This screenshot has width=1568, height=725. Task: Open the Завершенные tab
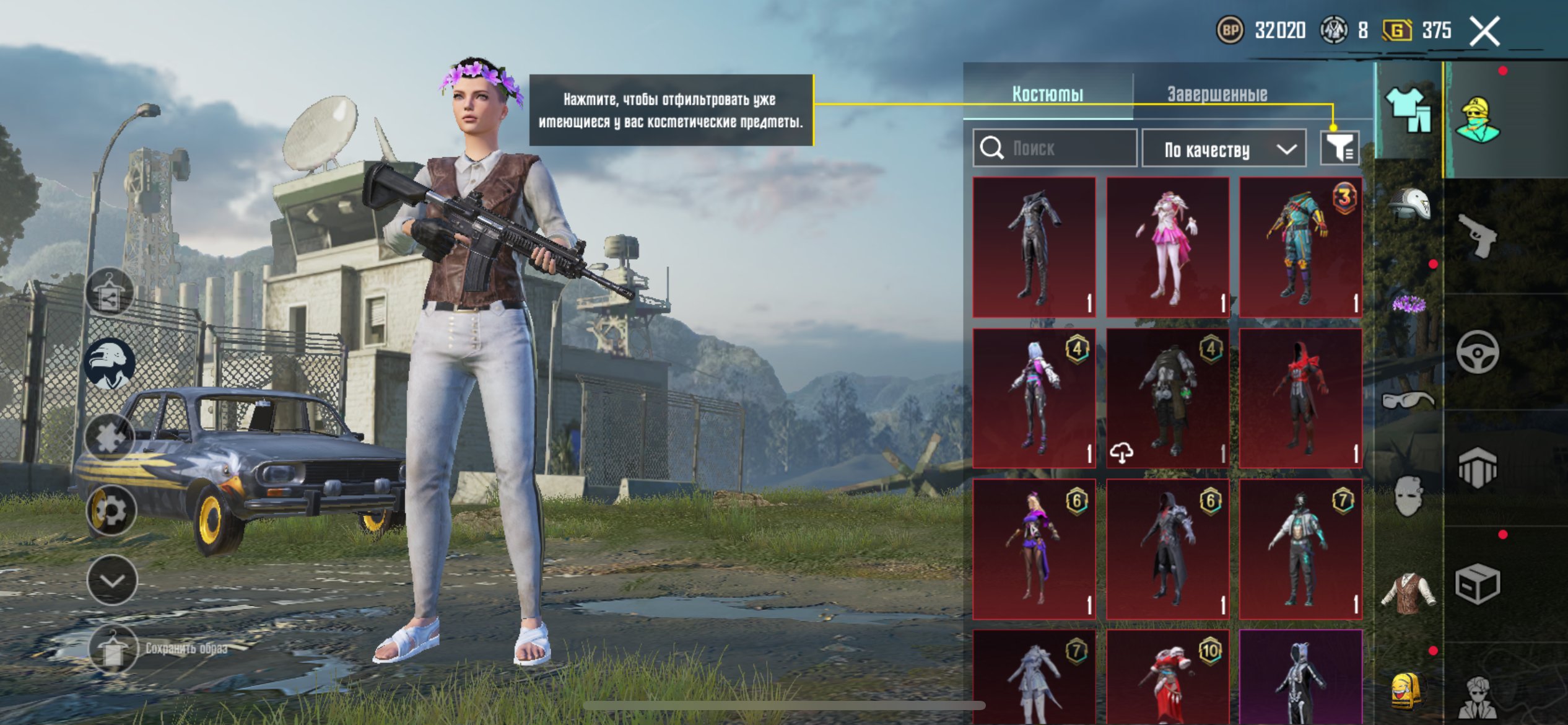pyautogui.click(x=1217, y=94)
